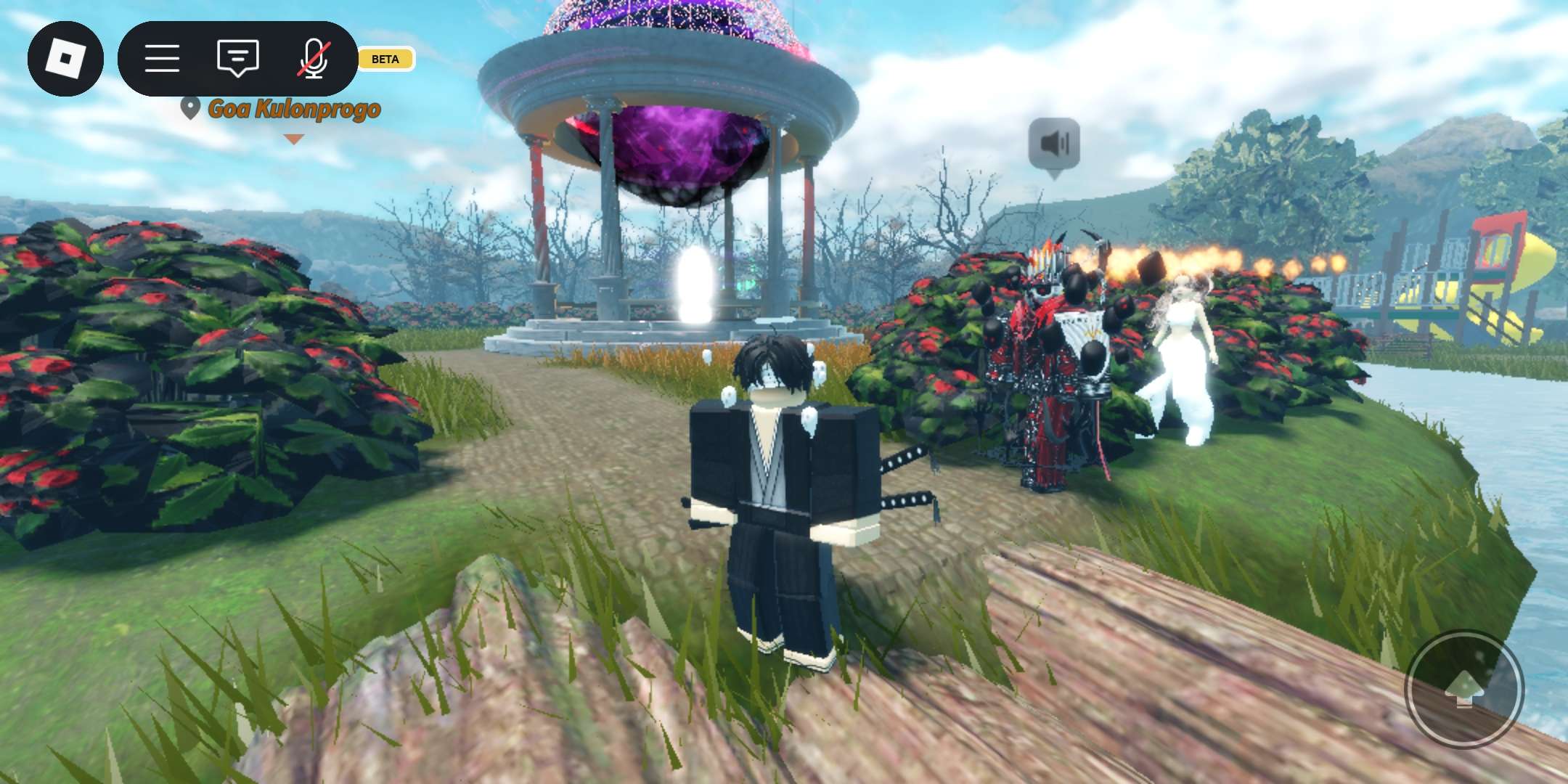The image size is (1568, 784).
Task: Click the voice speaker bubble above the player
Action: pos(1054,144)
